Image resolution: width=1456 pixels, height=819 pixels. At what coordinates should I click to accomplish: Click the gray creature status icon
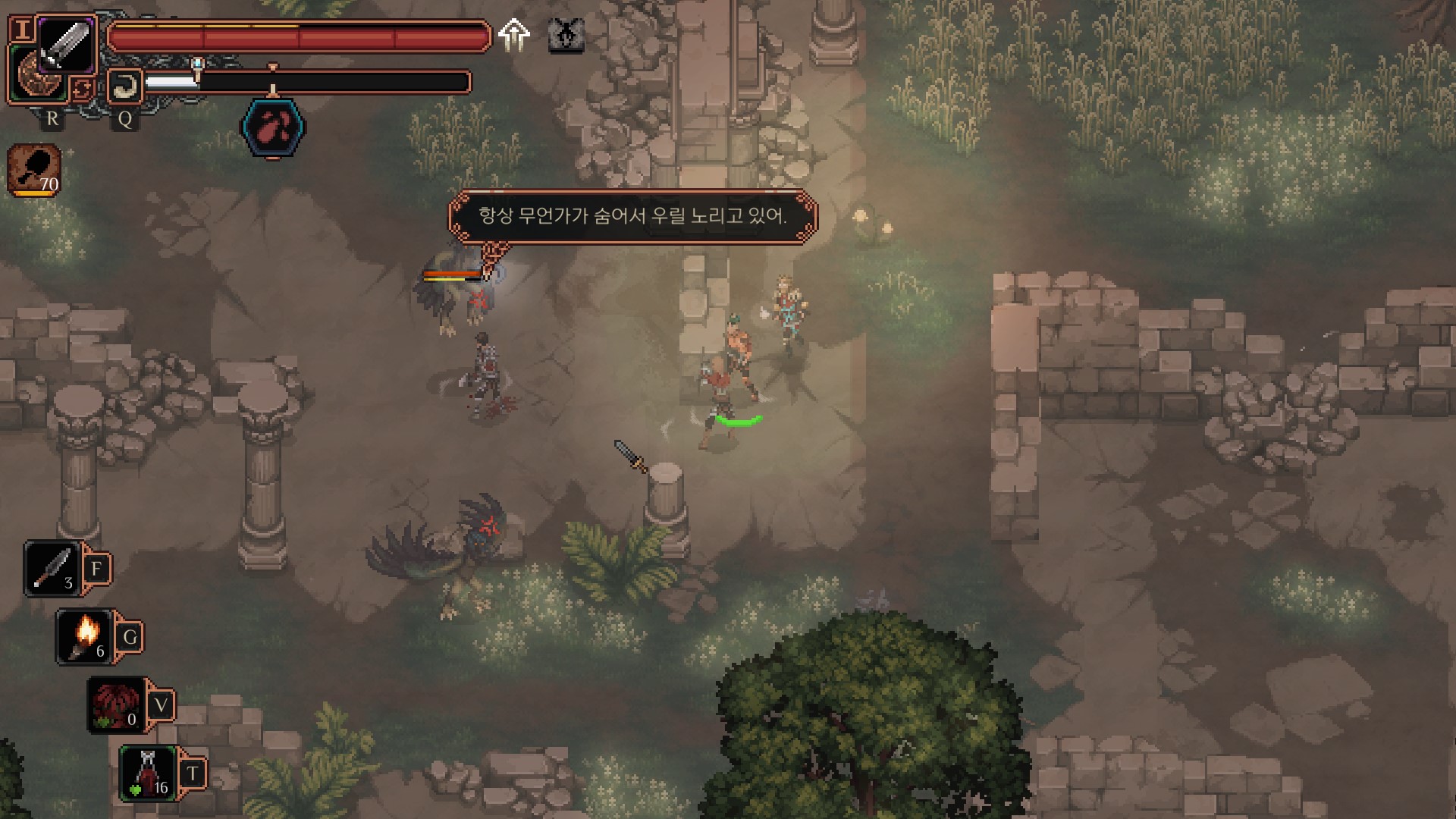(x=566, y=35)
